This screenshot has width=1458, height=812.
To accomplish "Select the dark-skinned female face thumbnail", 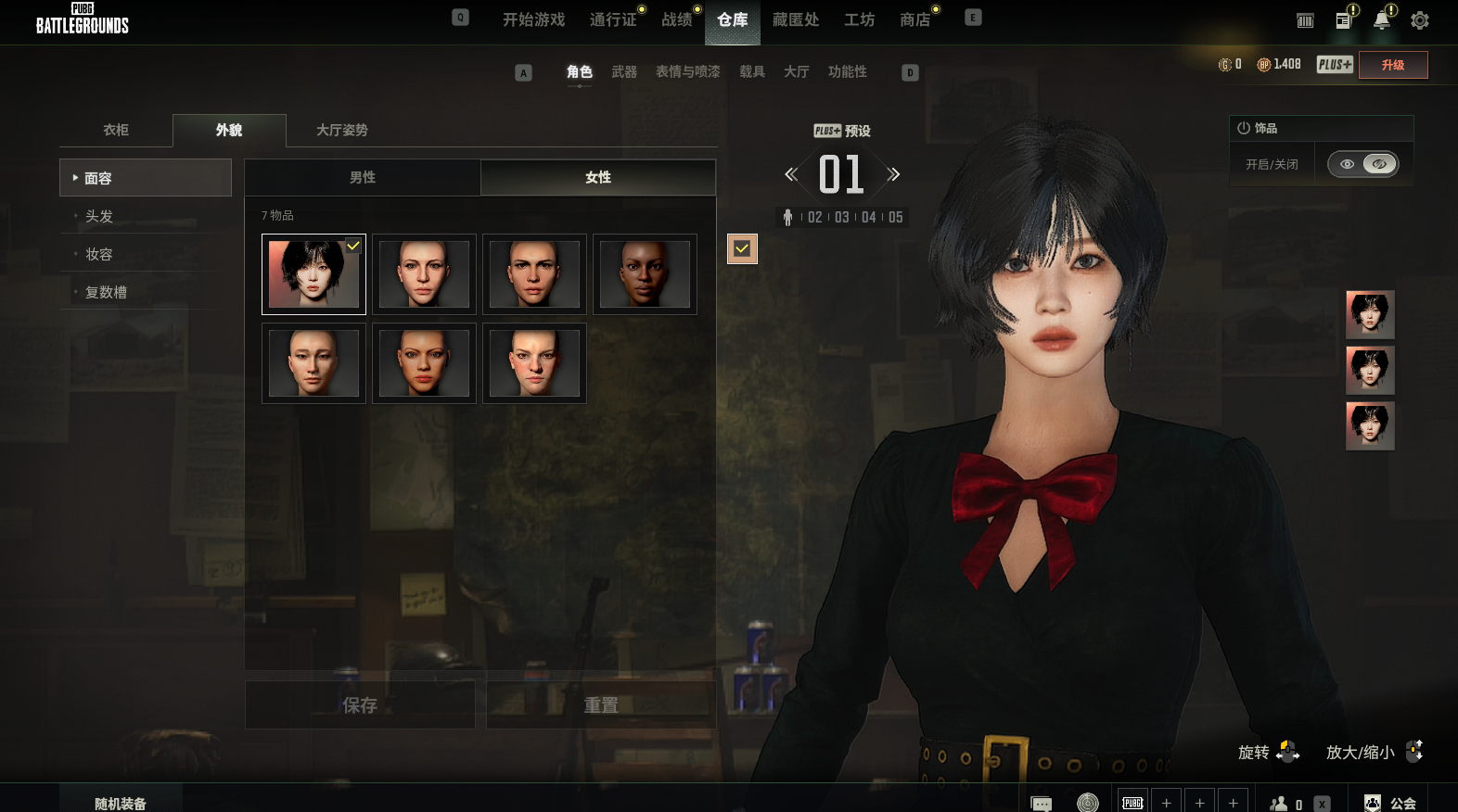I will pos(645,274).
